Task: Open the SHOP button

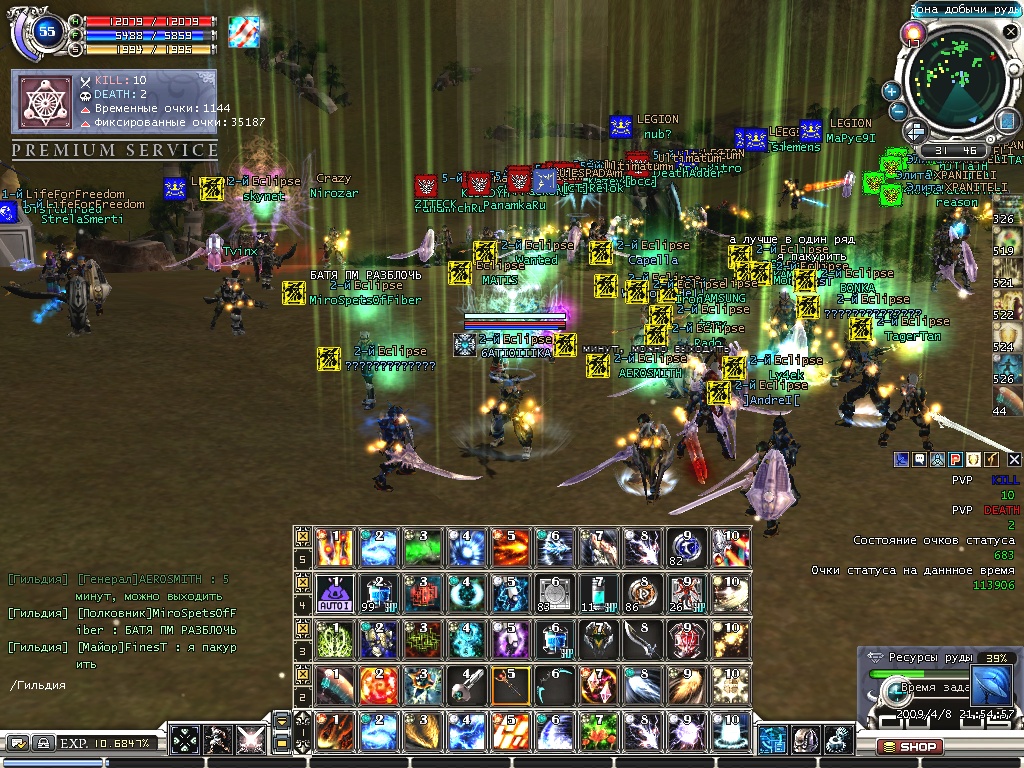Action: coord(910,746)
